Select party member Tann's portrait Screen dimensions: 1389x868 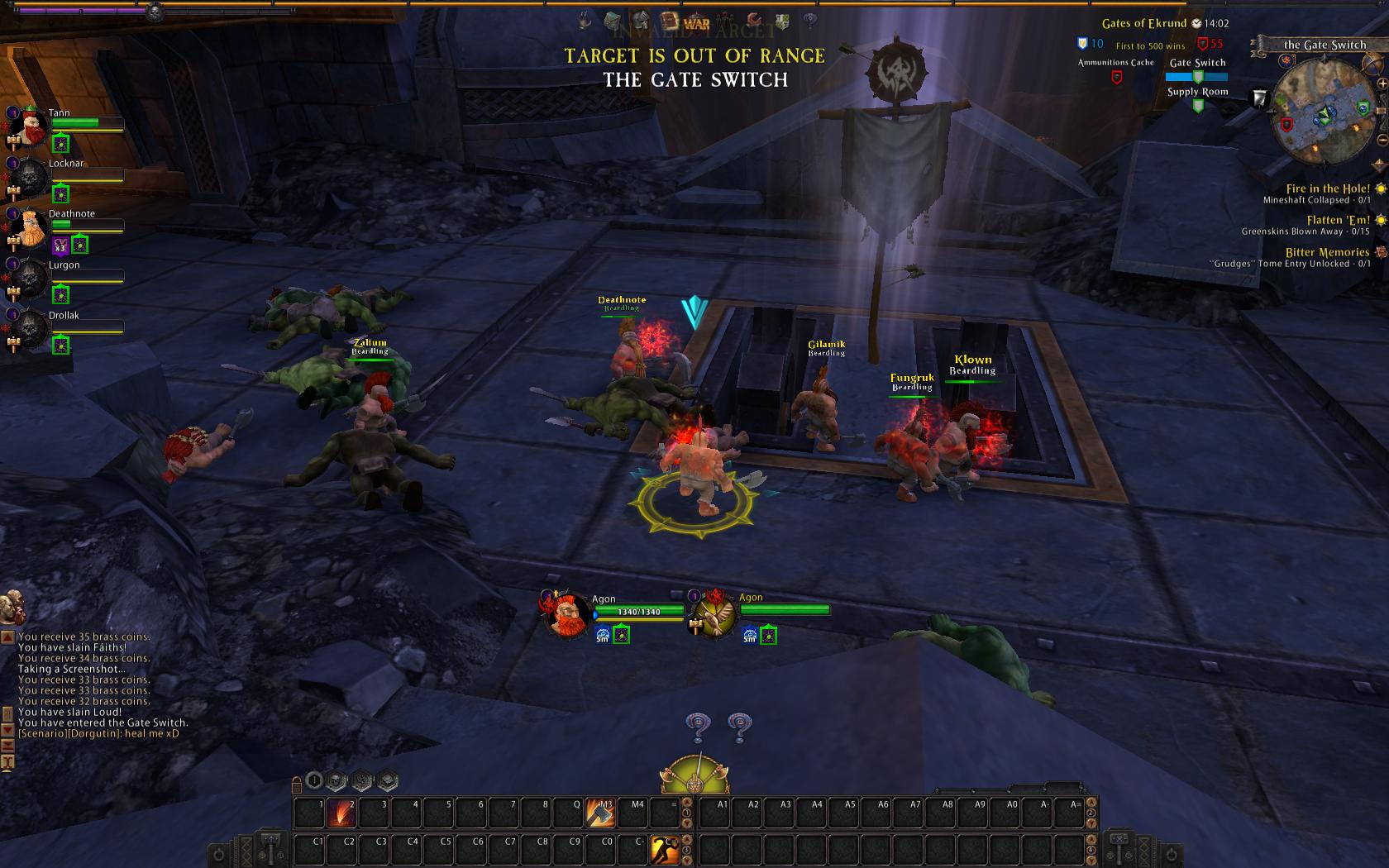coord(29,126)
